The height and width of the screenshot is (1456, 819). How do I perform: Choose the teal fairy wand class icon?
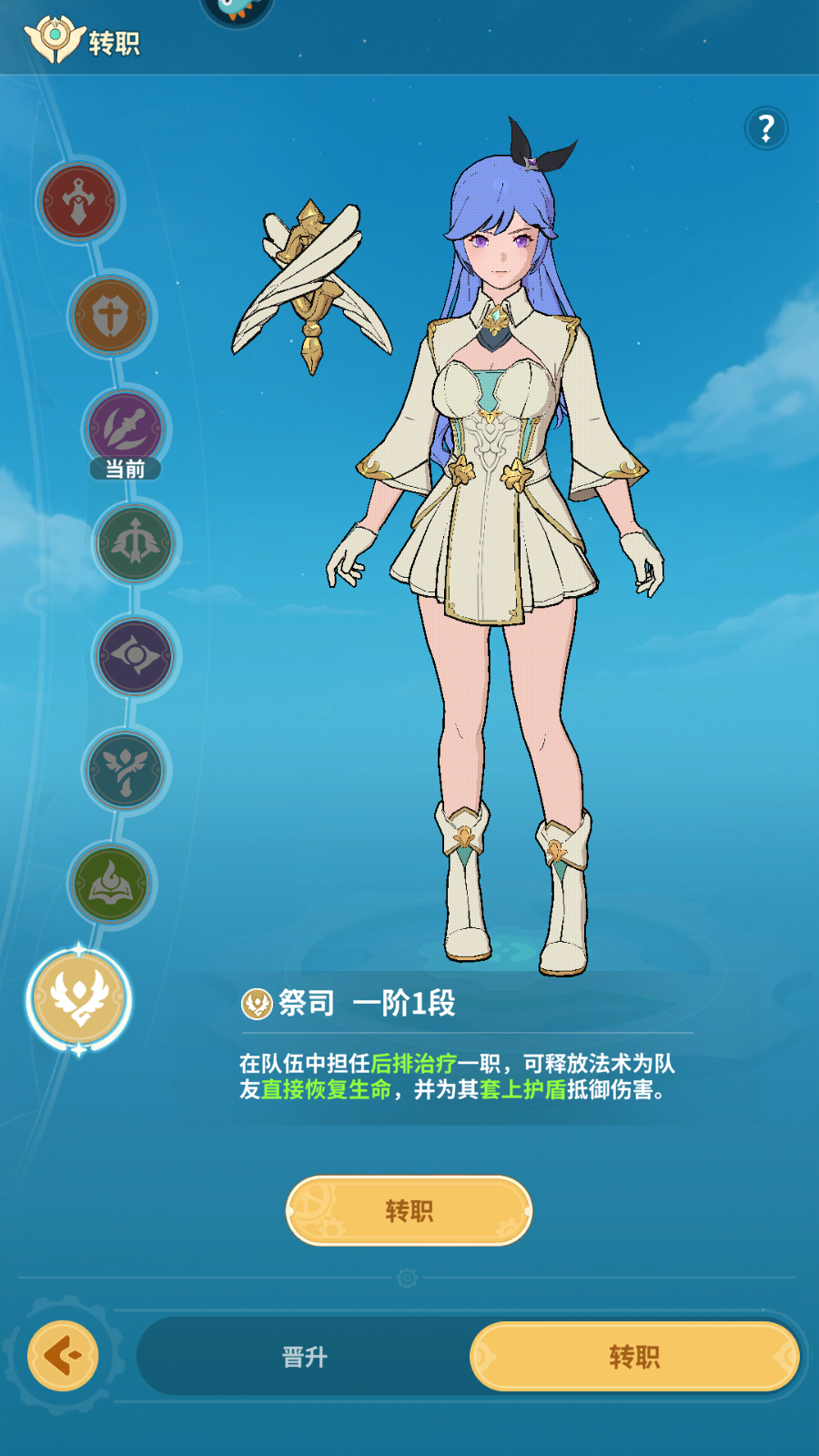tap(126, 770)
